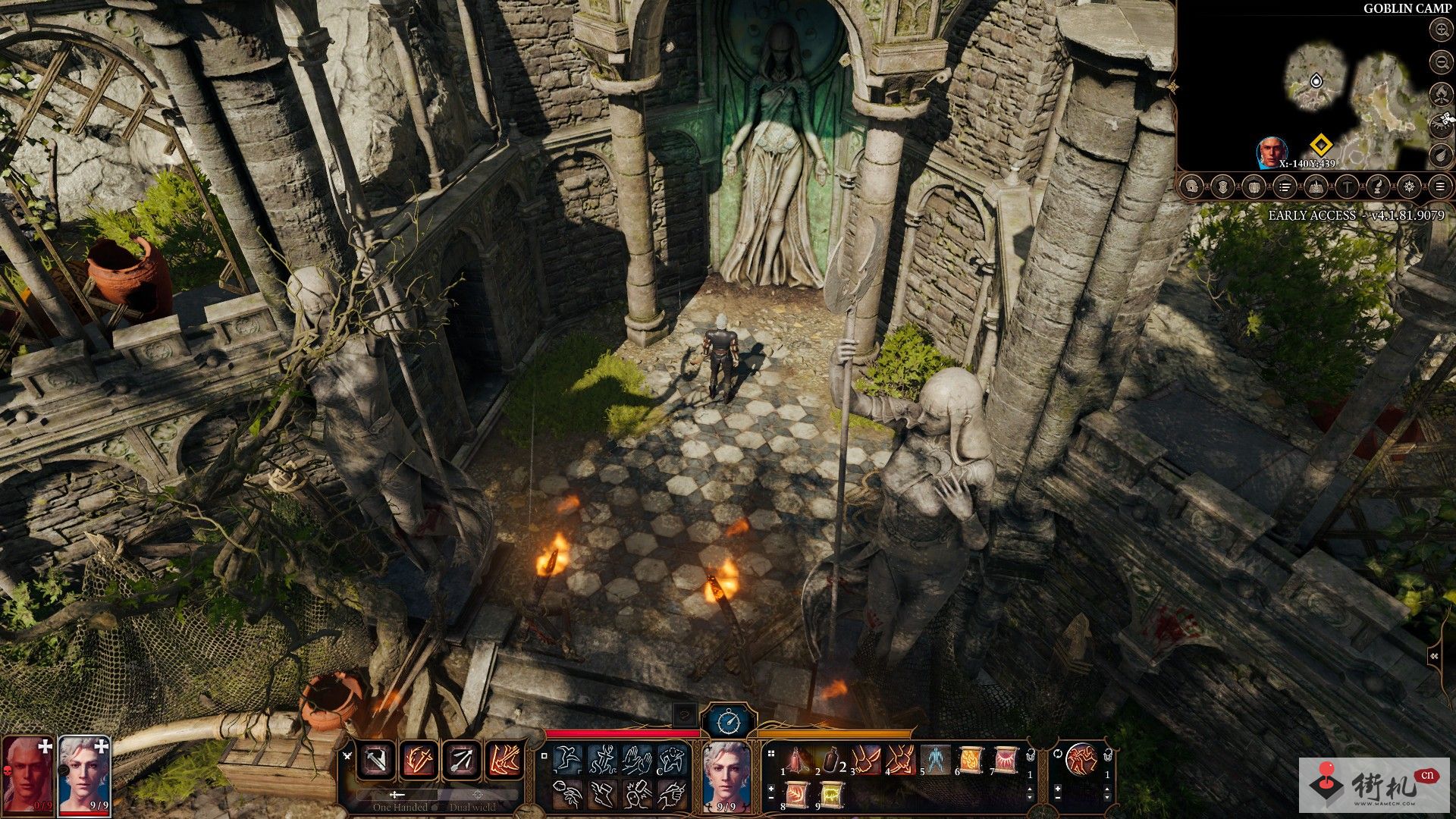Click the yellow diamond marker on minimap
The width and height of the screenshot is (1456, 819).
[x=1321, y=144]
